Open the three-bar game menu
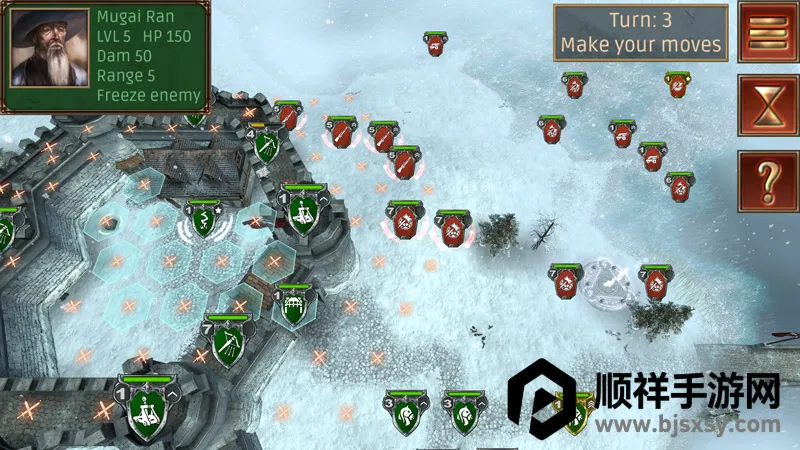The height and width of the screenshot is (450, 800). pos(767,32)
